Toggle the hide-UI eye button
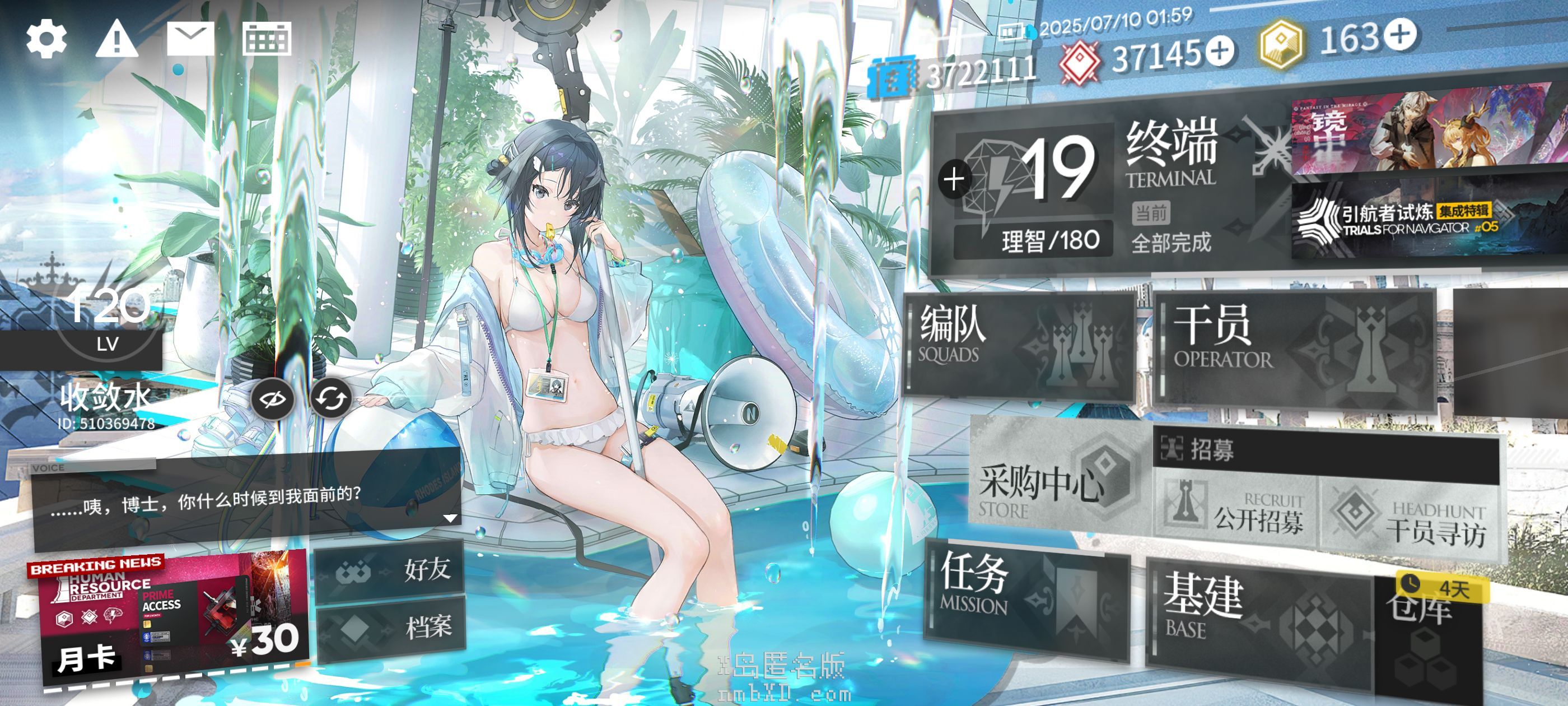 (x=273, y=399)
